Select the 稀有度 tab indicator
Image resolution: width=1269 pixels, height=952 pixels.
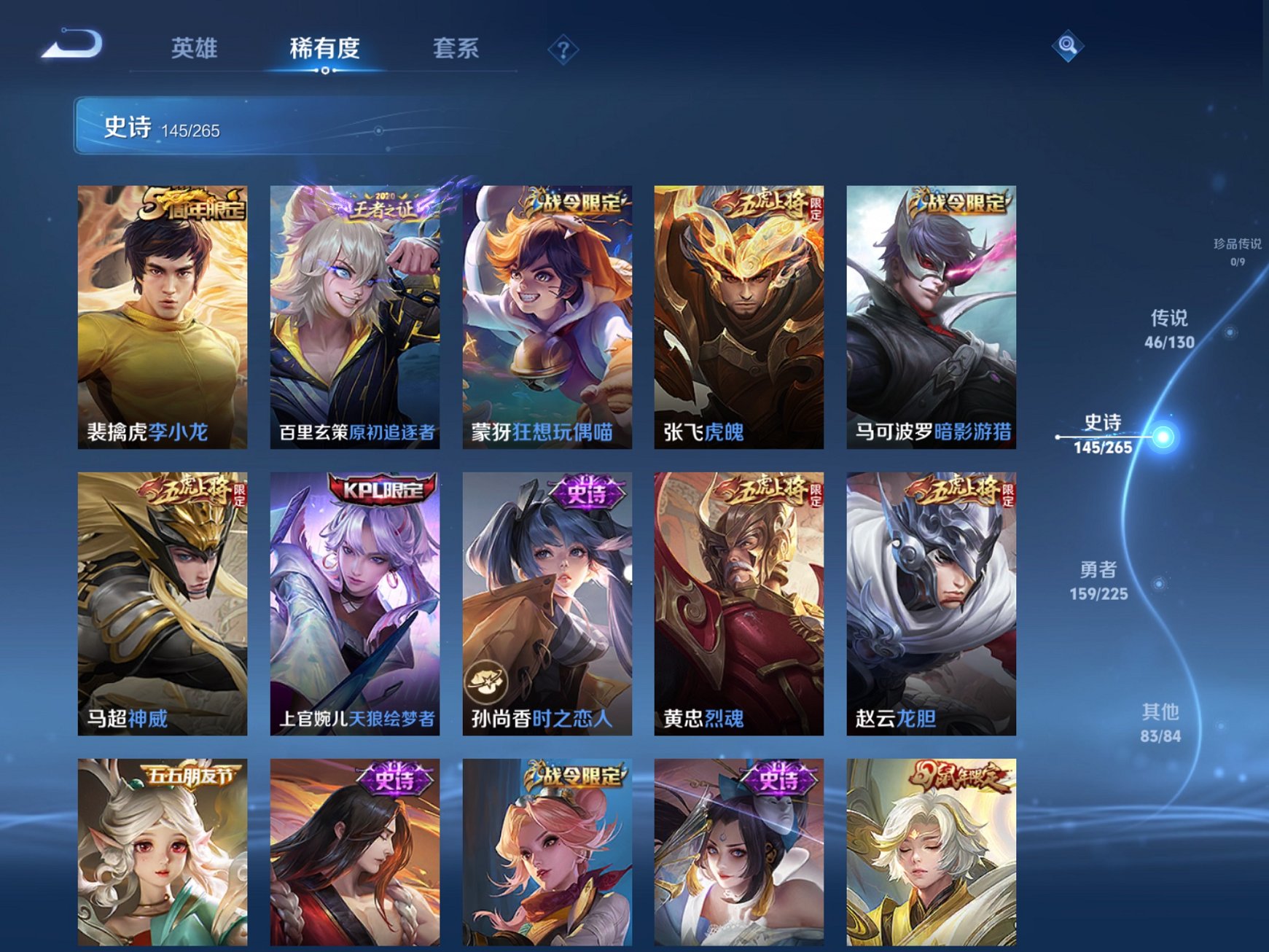coord(324,48)
